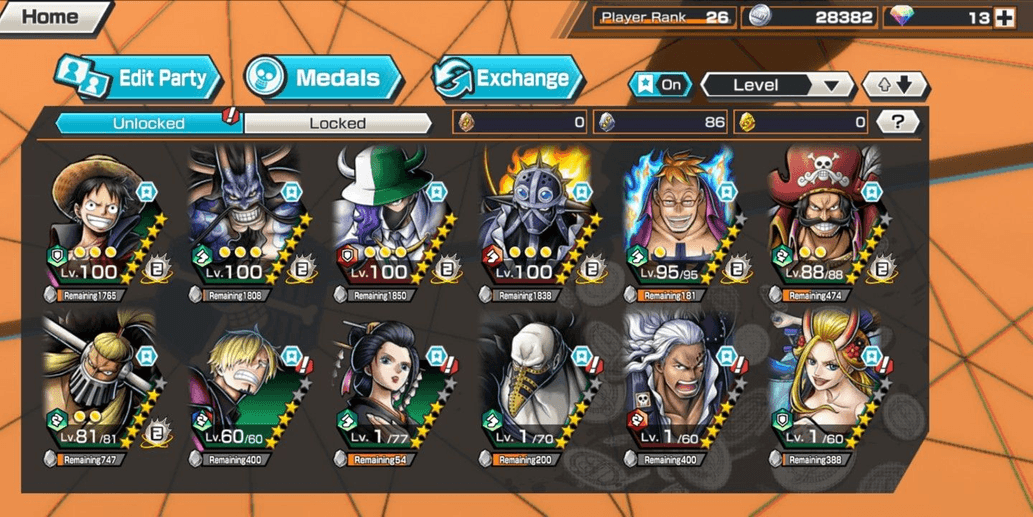Screen dimensions: 1033x517
Task: Pick the Robin kimono Lv.1/77 card
Action: pyautogui.click(x=394, y=385)
